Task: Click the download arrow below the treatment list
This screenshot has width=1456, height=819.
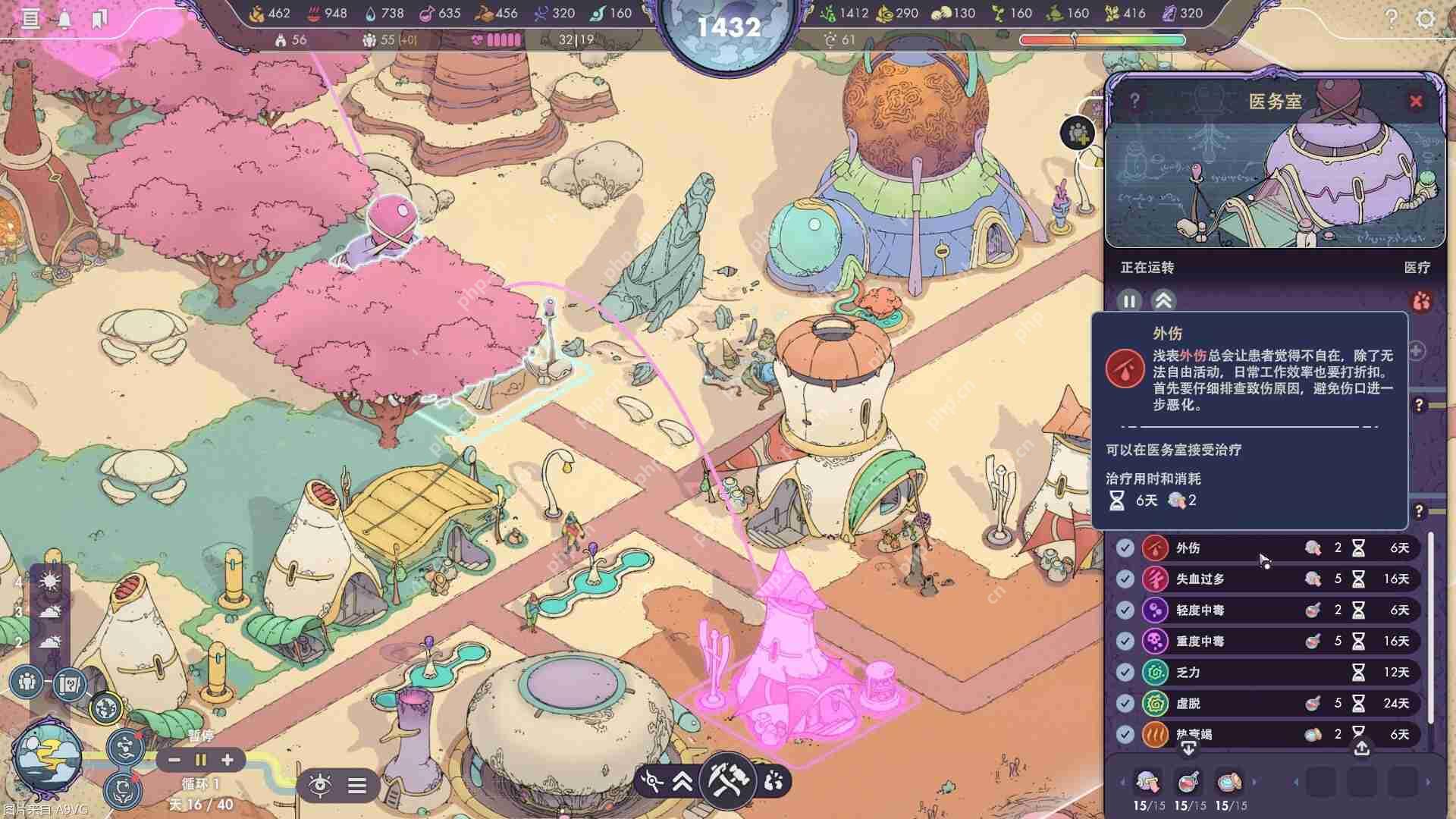Action: pyautogui.click(x=1187, y=748)
